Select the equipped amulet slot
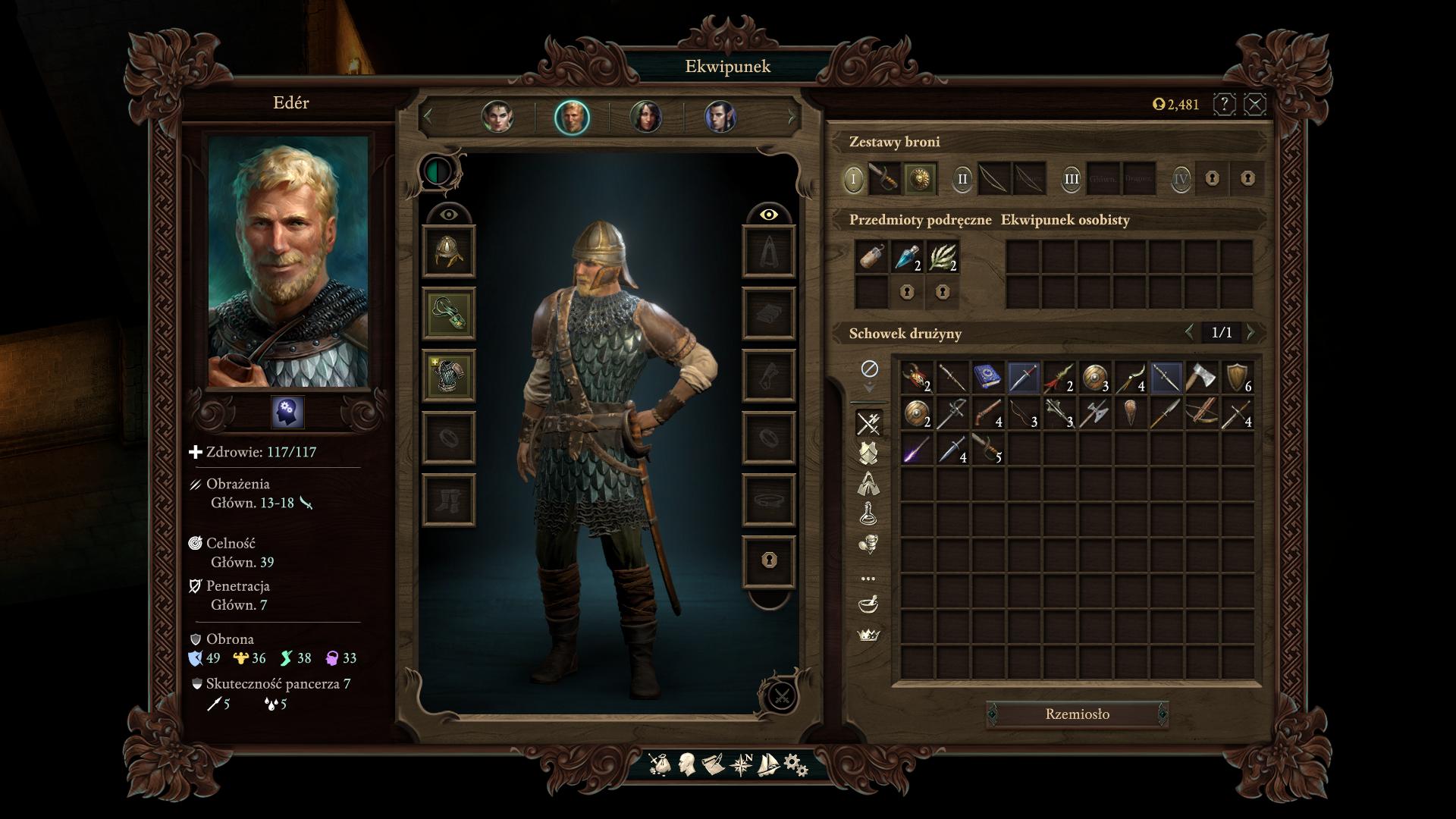 pyautogui.click(x=449, y=313)
